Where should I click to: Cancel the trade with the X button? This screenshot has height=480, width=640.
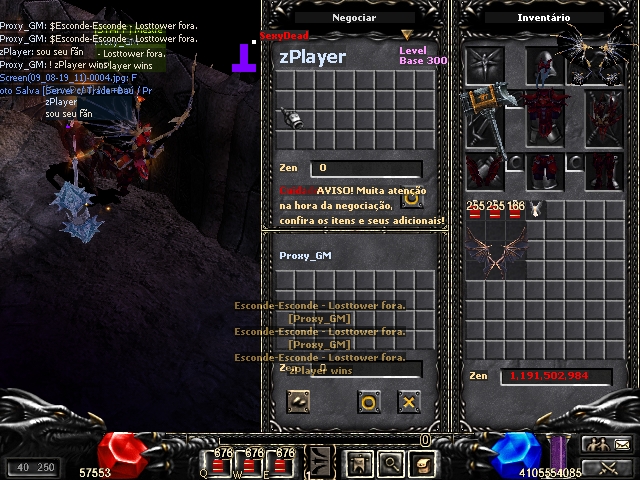pyautogui.click(x=408, y=402)
